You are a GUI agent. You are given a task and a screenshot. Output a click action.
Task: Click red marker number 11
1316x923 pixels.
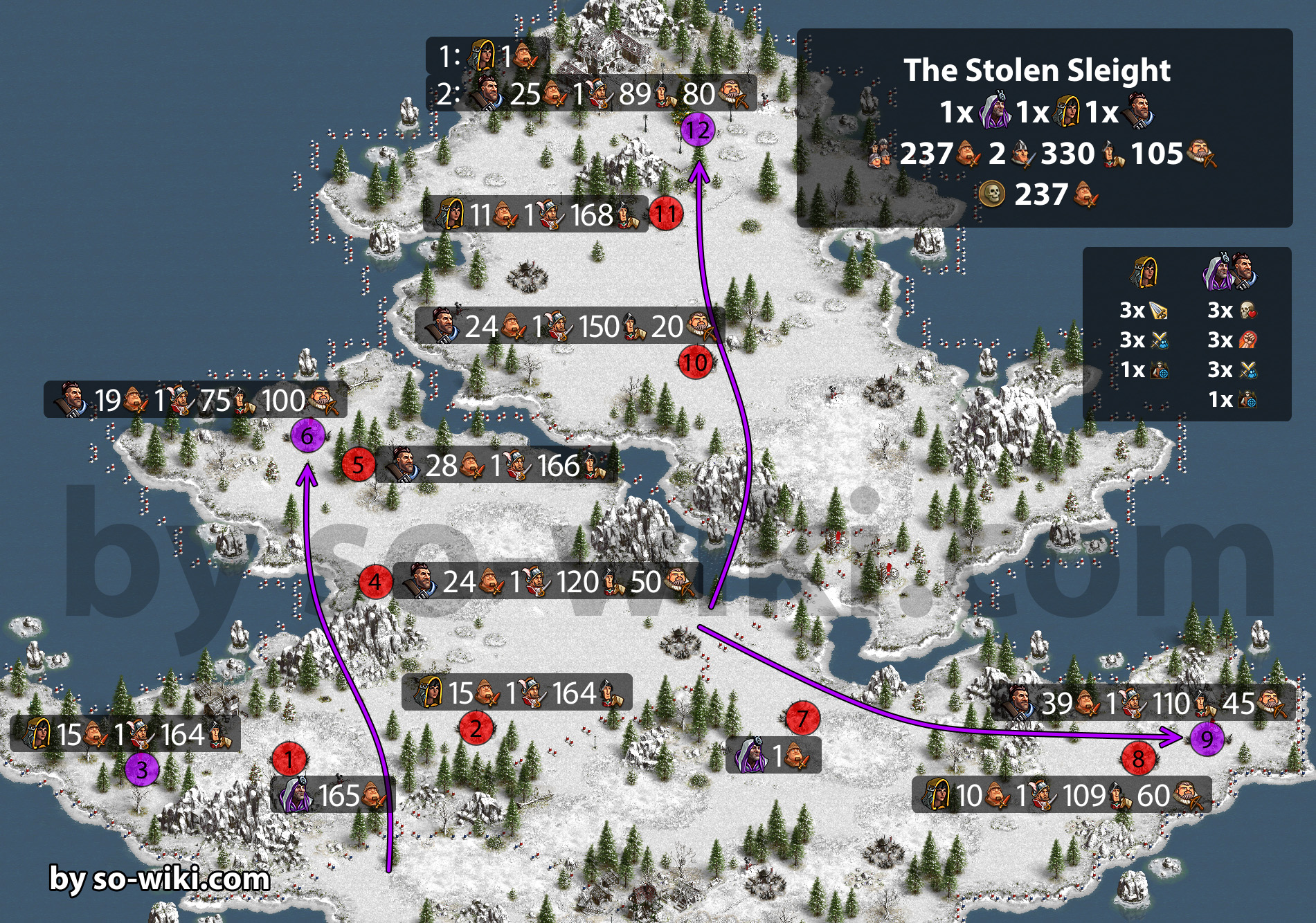point(666,214)
